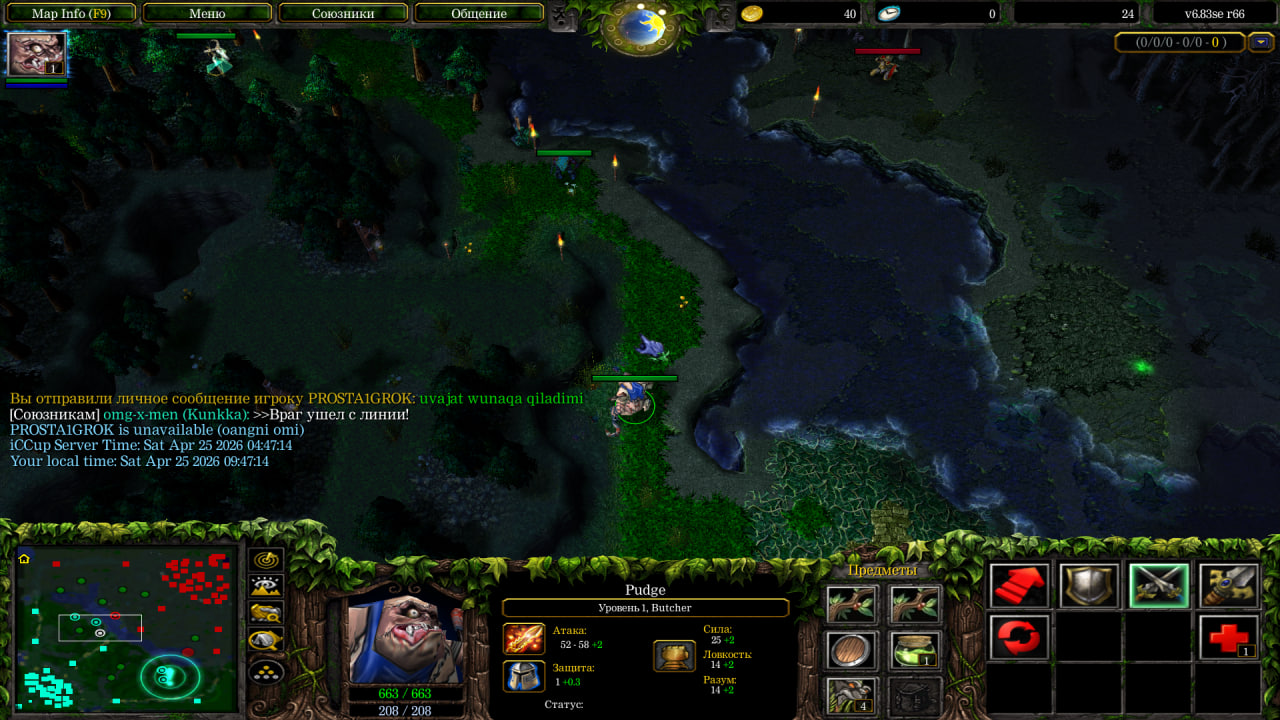Use the green potion jar item

coord(915,651)
